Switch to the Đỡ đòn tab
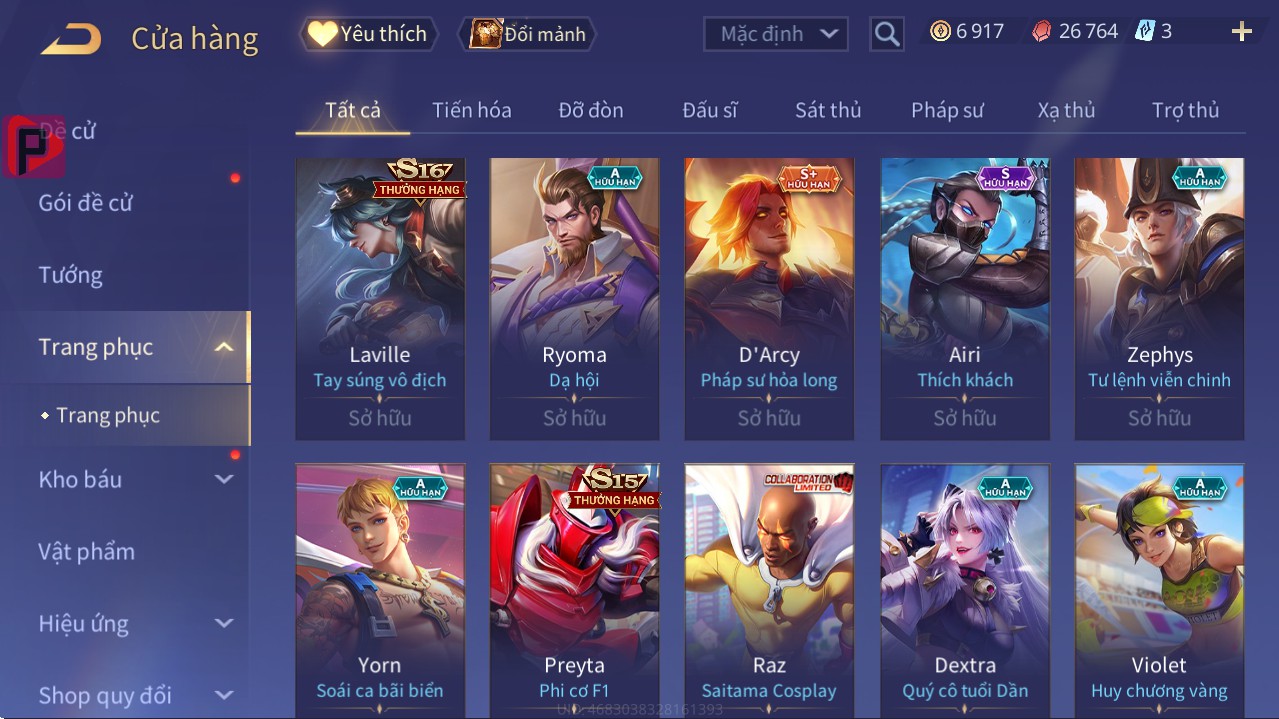This screenshot has width=1279, height=719. [x=590, y=110]
